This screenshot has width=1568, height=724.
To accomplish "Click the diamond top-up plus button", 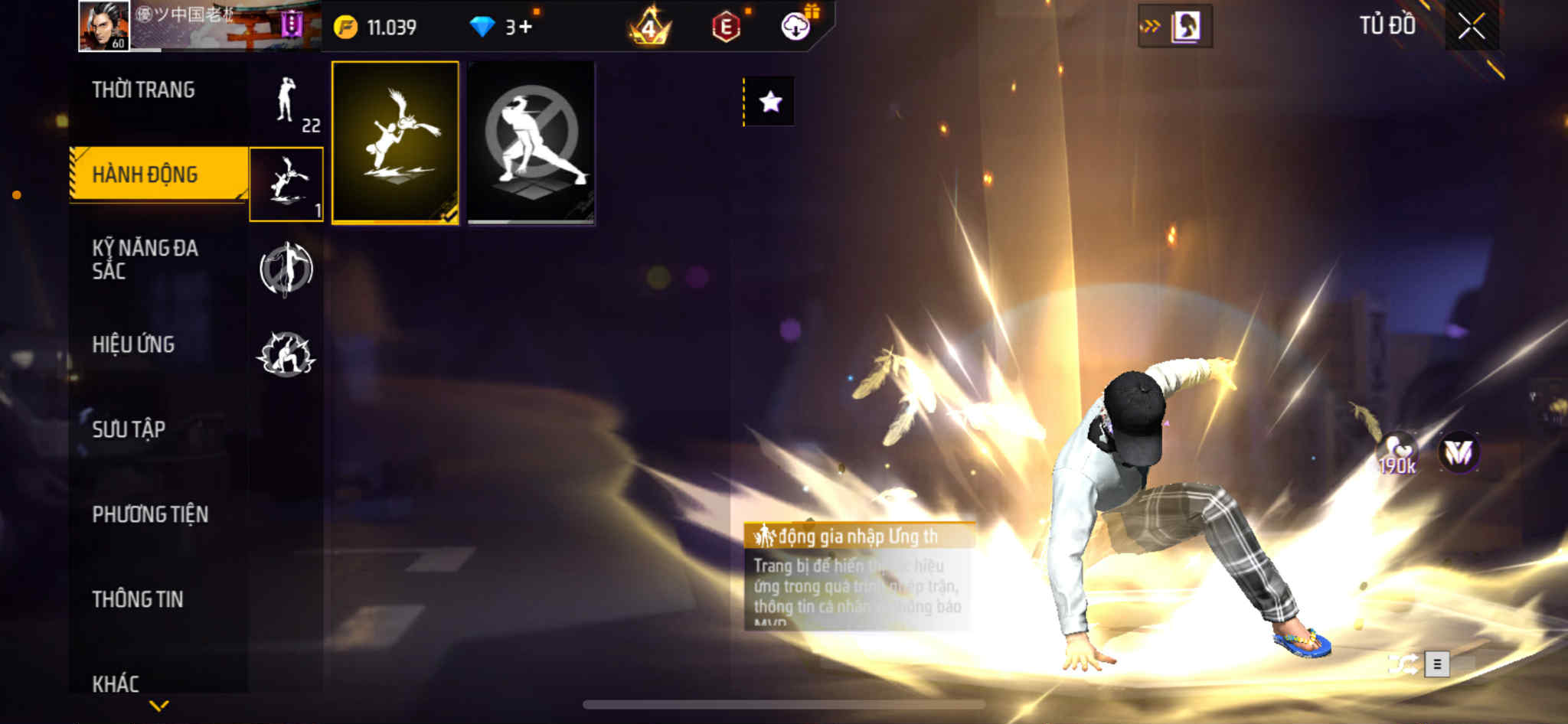I will click(524, 28).
